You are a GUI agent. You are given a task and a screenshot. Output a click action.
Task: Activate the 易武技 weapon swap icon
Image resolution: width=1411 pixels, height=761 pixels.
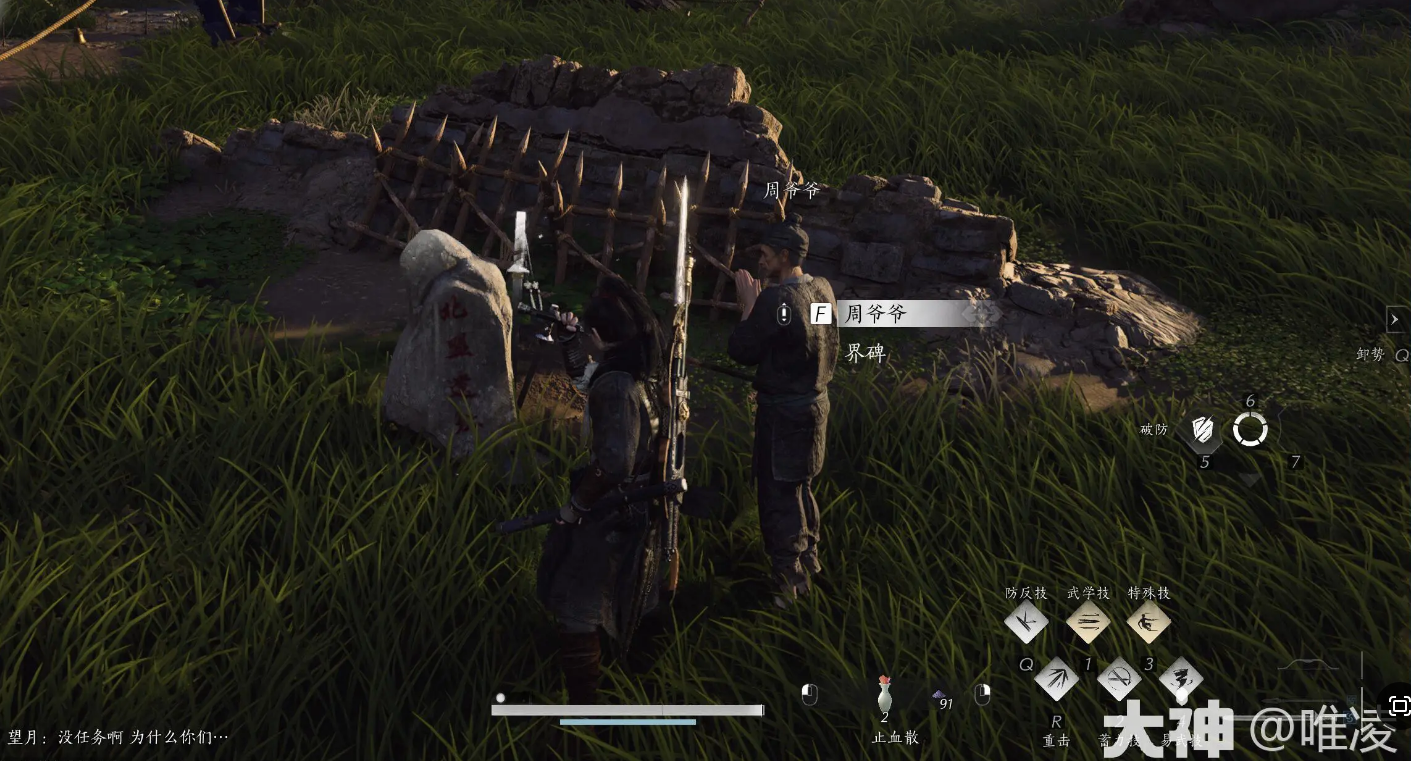click(1180, 681)
